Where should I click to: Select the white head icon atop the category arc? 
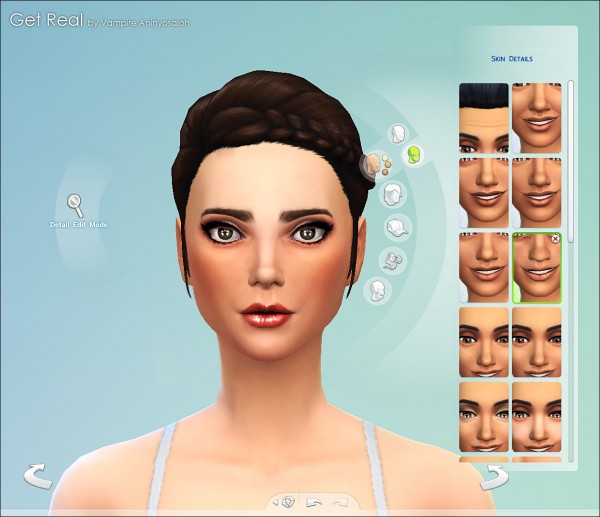pyautogui.click(x=398, y=134)
